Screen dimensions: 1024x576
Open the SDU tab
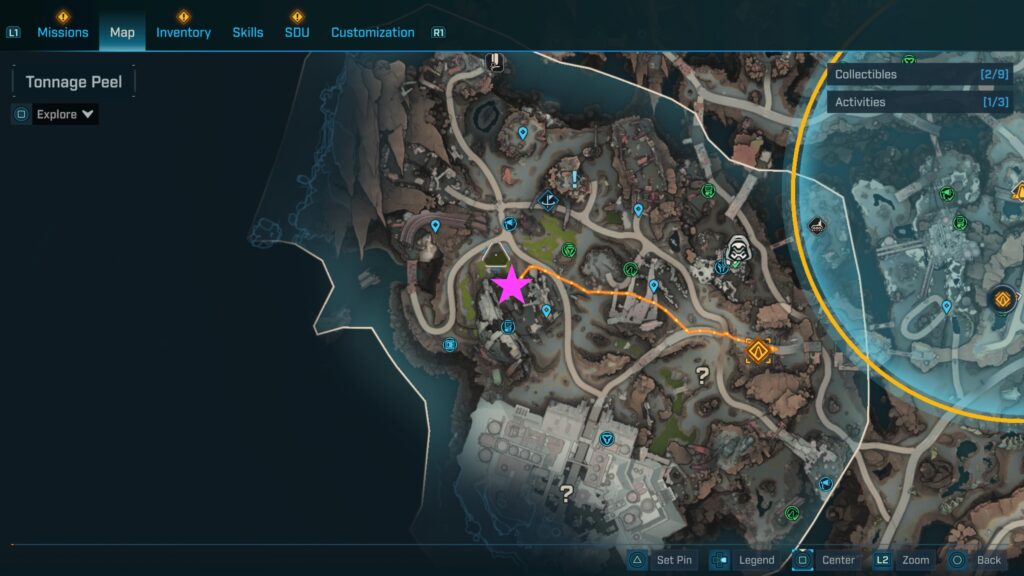coord(297,32)
